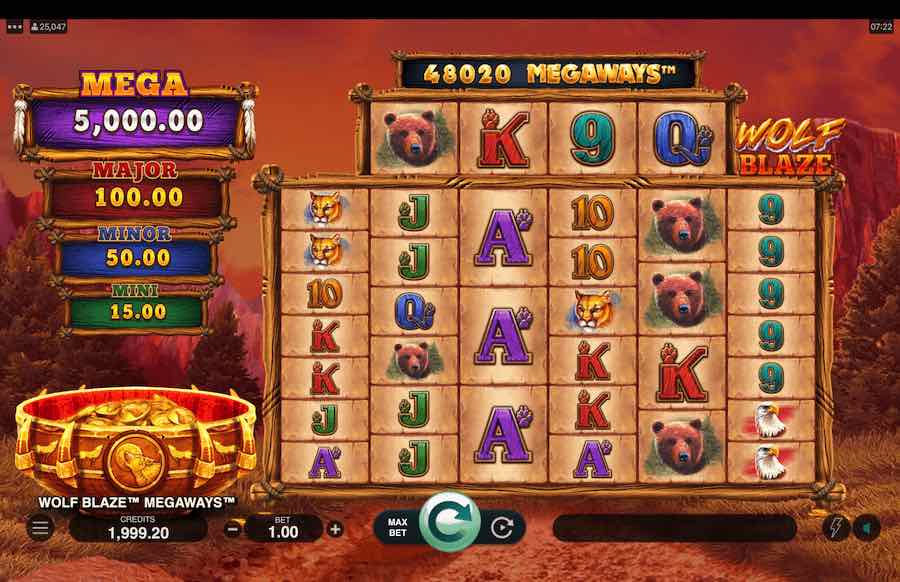Open the three-dot overlay menu
Image resolution: width=900 pixels, height=582 pixels.
(x=14, y=27)
